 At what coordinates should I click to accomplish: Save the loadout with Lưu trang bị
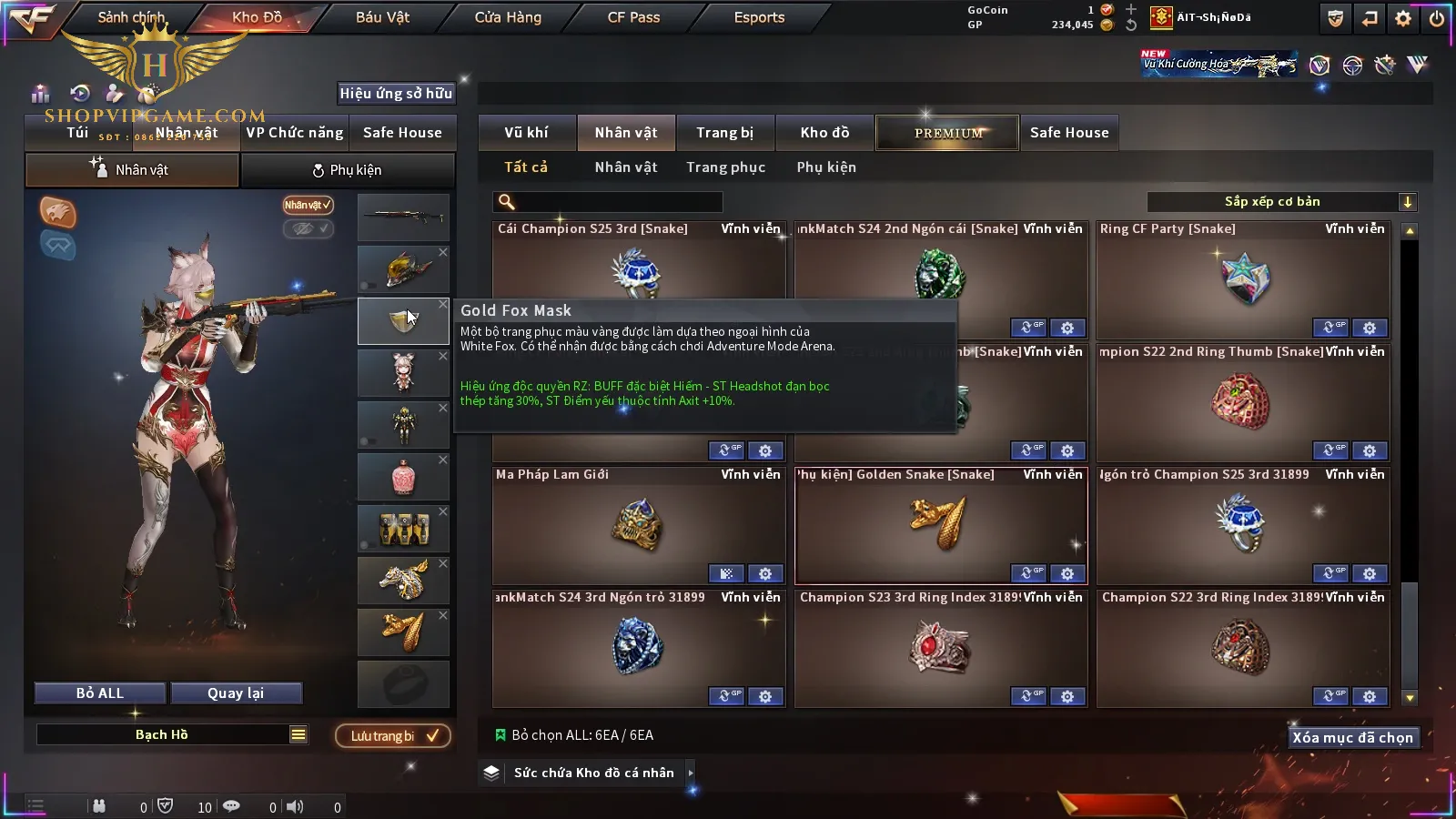point(393,736)
